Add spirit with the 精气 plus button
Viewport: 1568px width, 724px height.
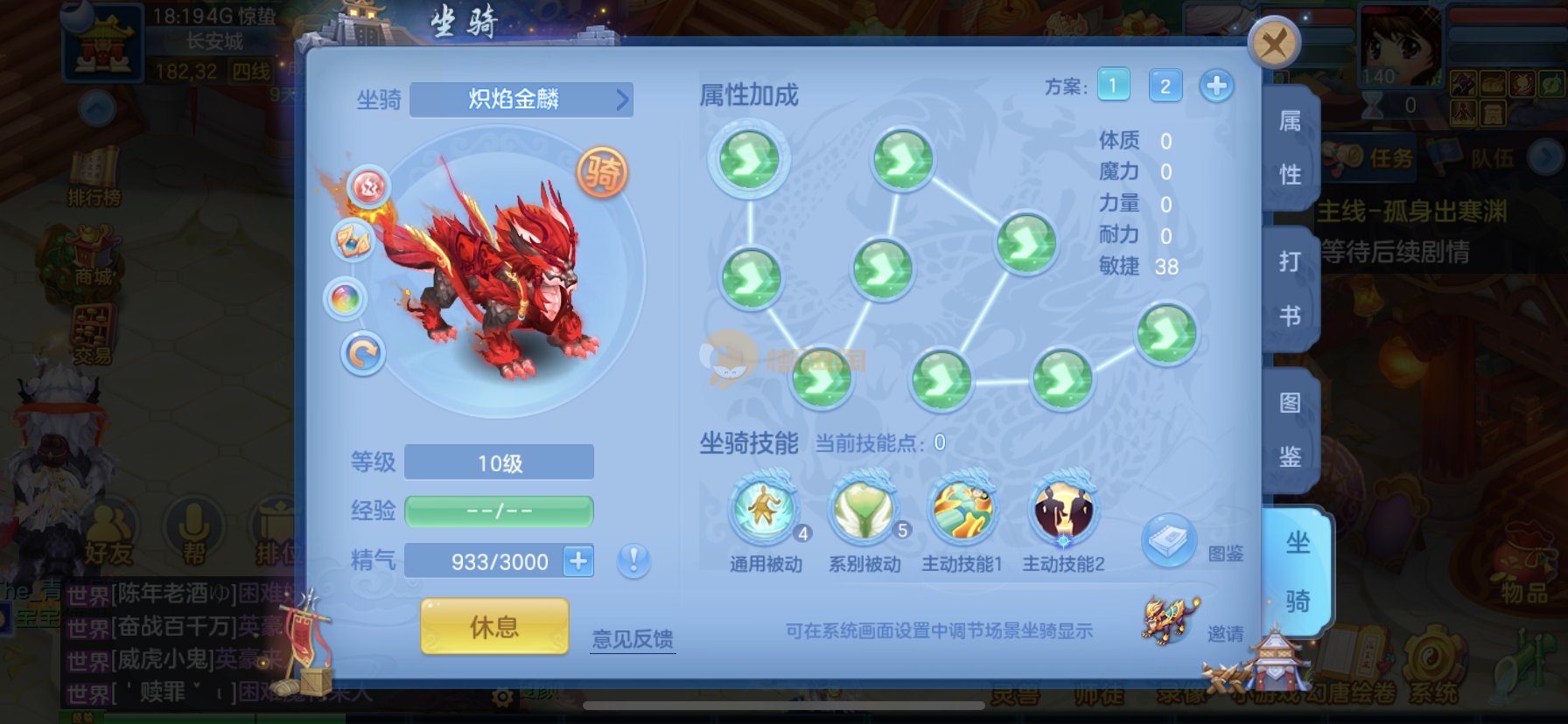578,560
